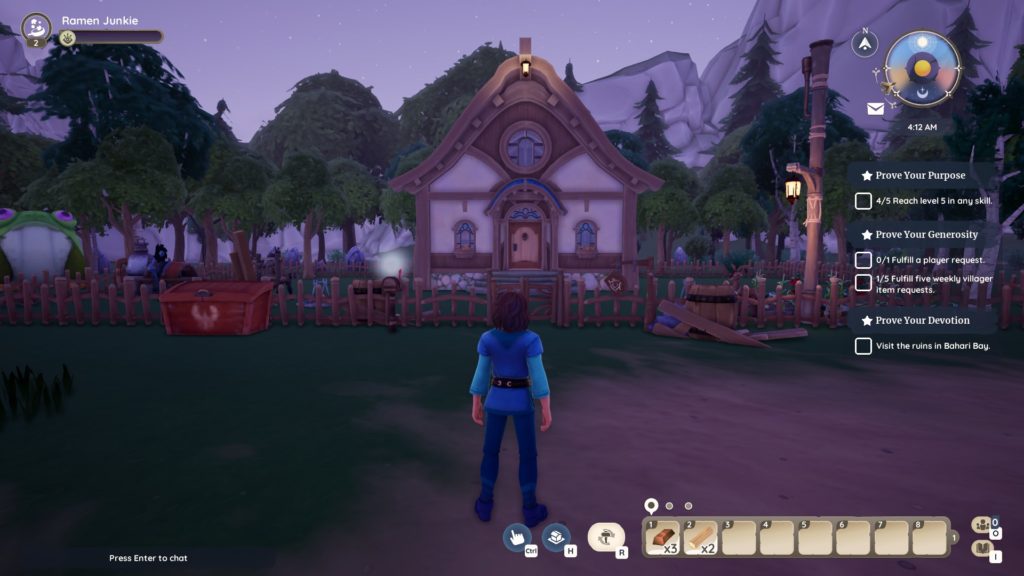This screenshot has width=1024, height=576.
Task: Select the copper bar hotbar slot
Action: click(x=663, y=538)
